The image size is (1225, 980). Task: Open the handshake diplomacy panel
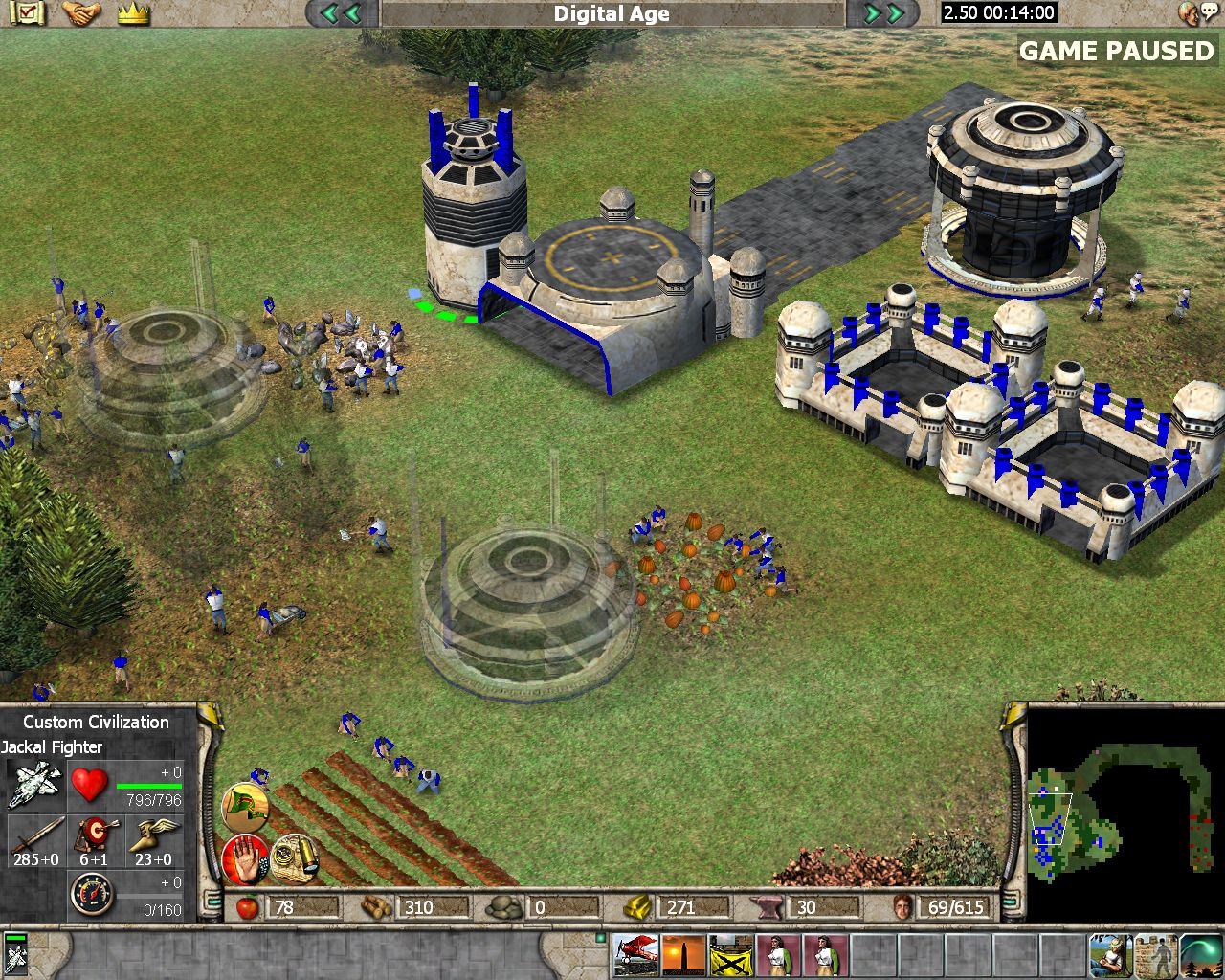tap(81, 13)
